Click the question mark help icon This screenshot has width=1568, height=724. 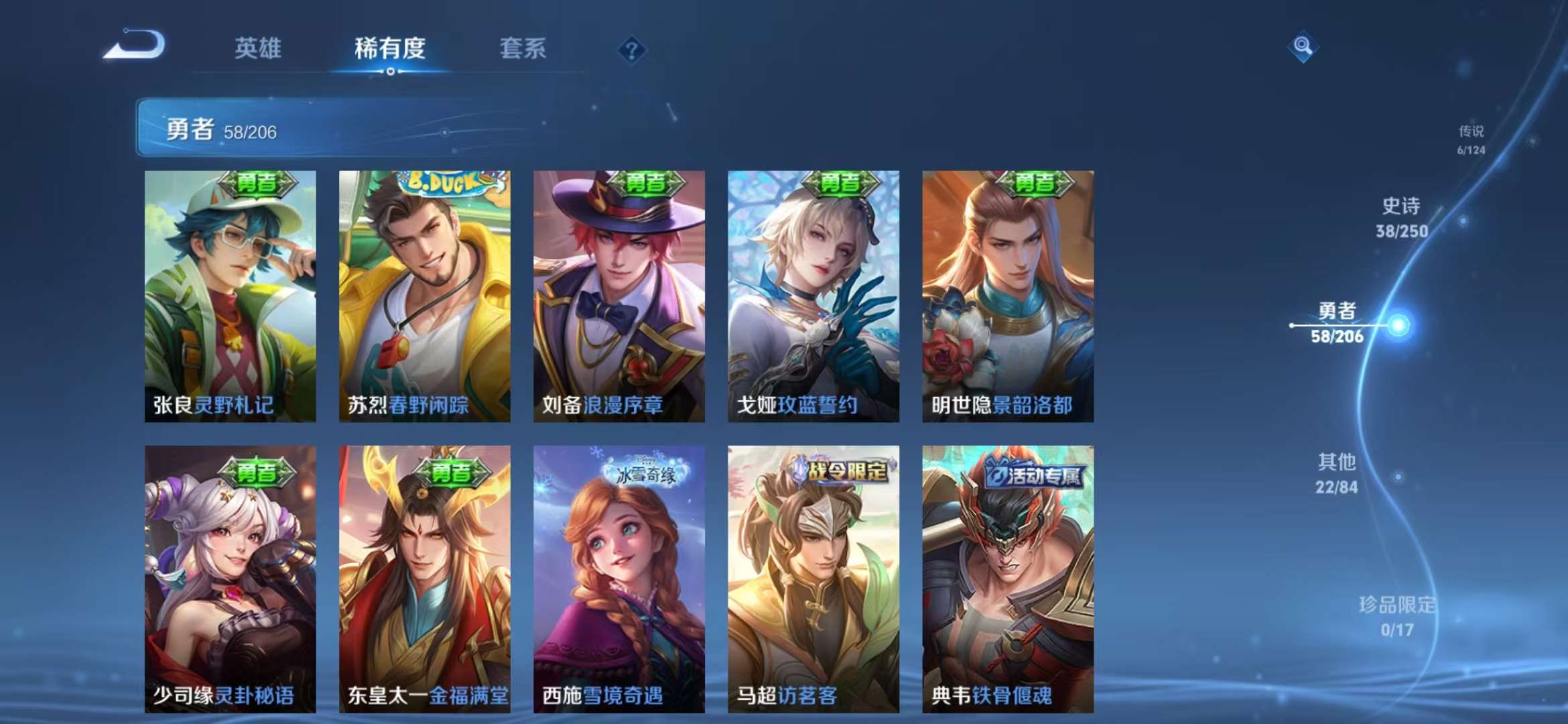[x=630, y=49]
